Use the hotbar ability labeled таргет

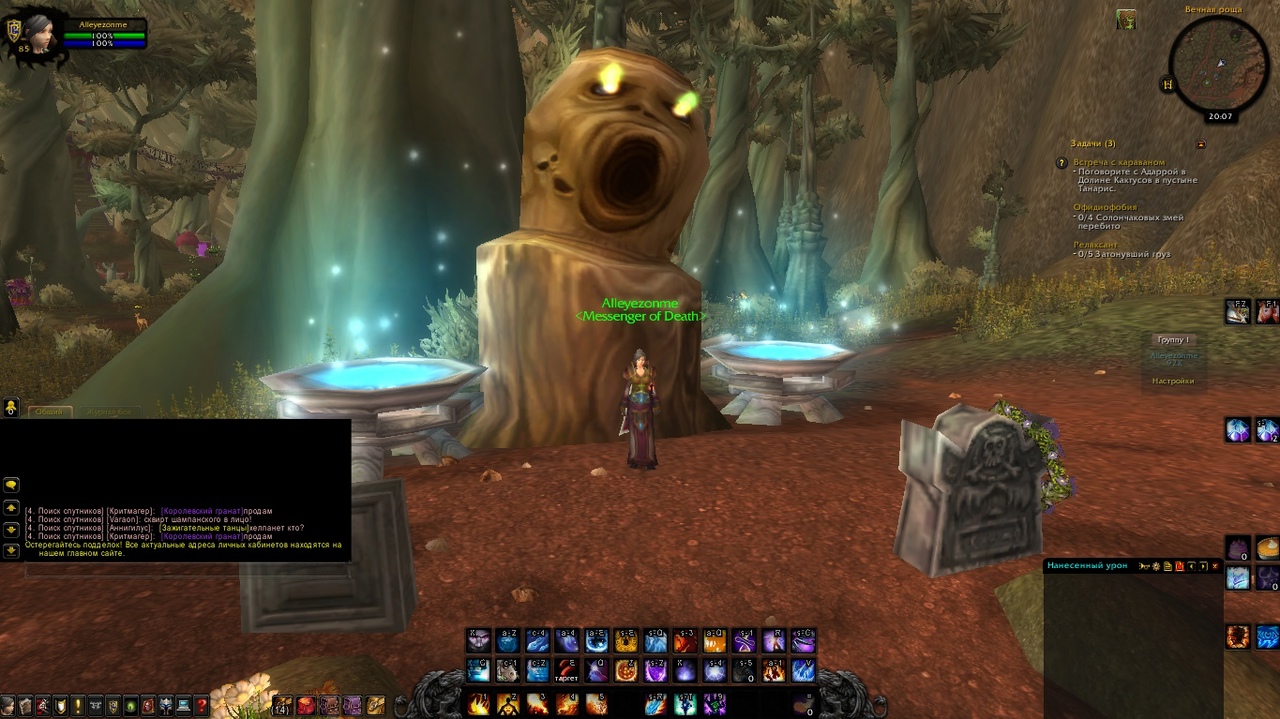tap(568, 670)
